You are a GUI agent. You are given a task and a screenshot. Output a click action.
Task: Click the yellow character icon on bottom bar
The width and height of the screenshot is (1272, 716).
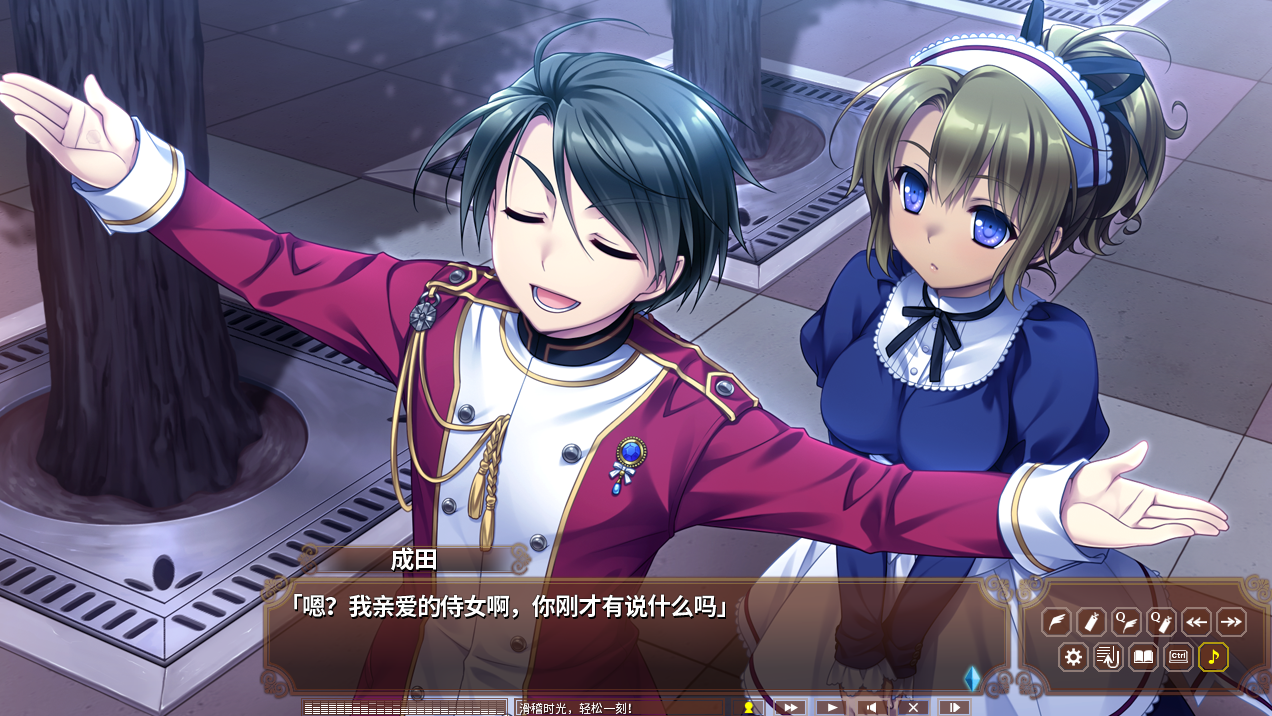[x=747, y=707]
